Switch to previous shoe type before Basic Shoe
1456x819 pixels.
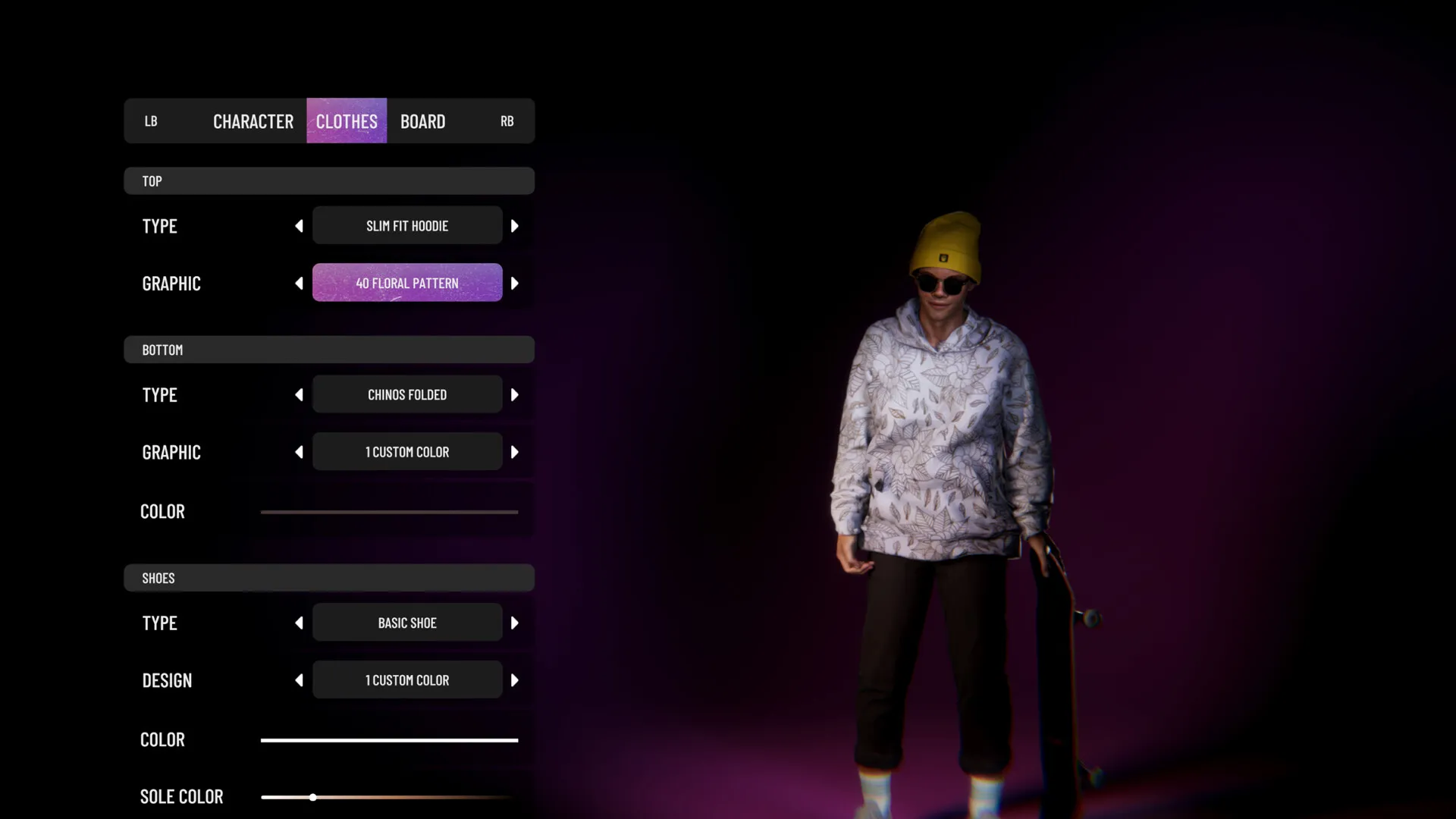[299, 623]
